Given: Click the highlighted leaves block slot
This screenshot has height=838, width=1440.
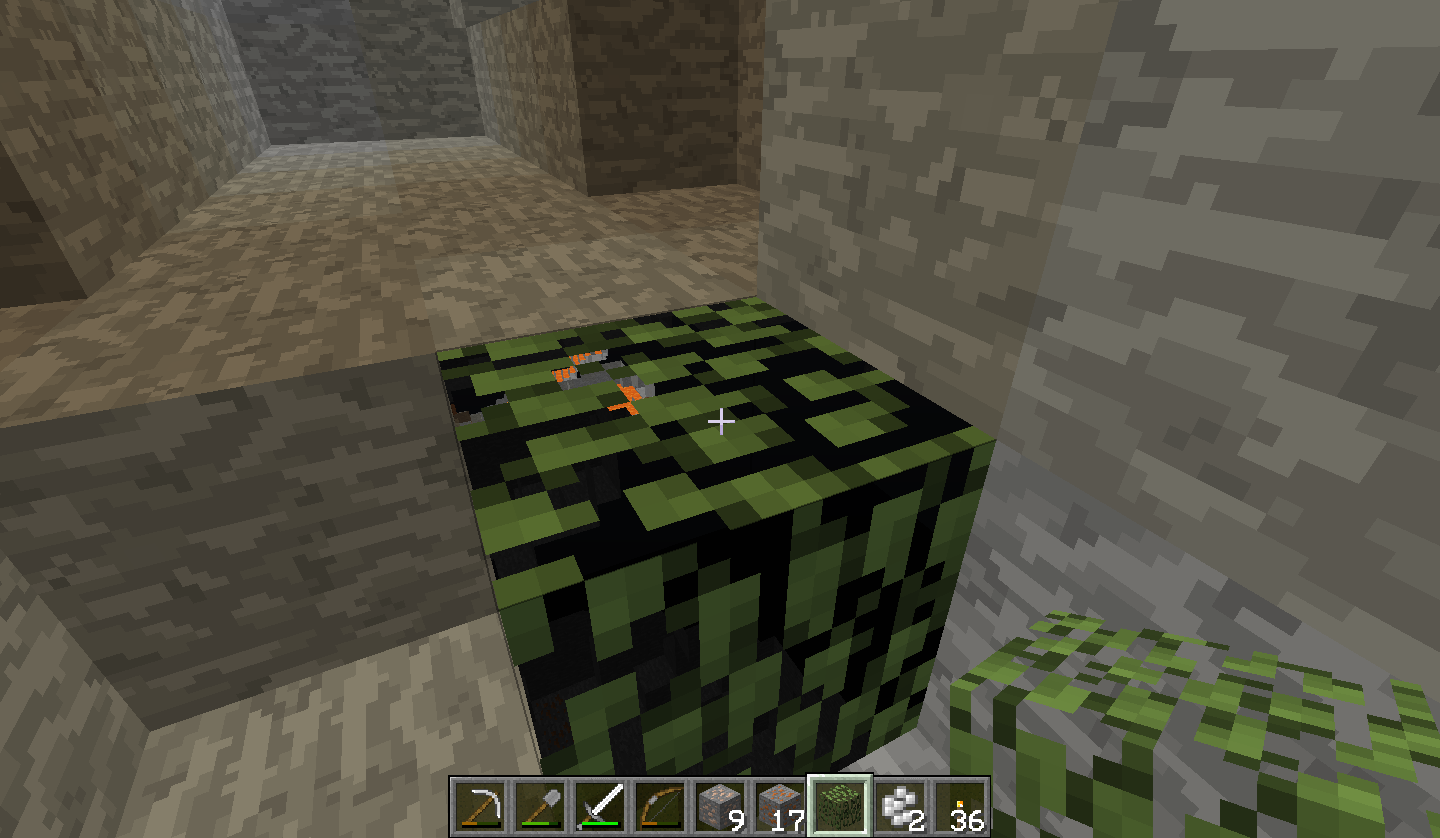Looking at the screenshot, I should click(840, 806).
